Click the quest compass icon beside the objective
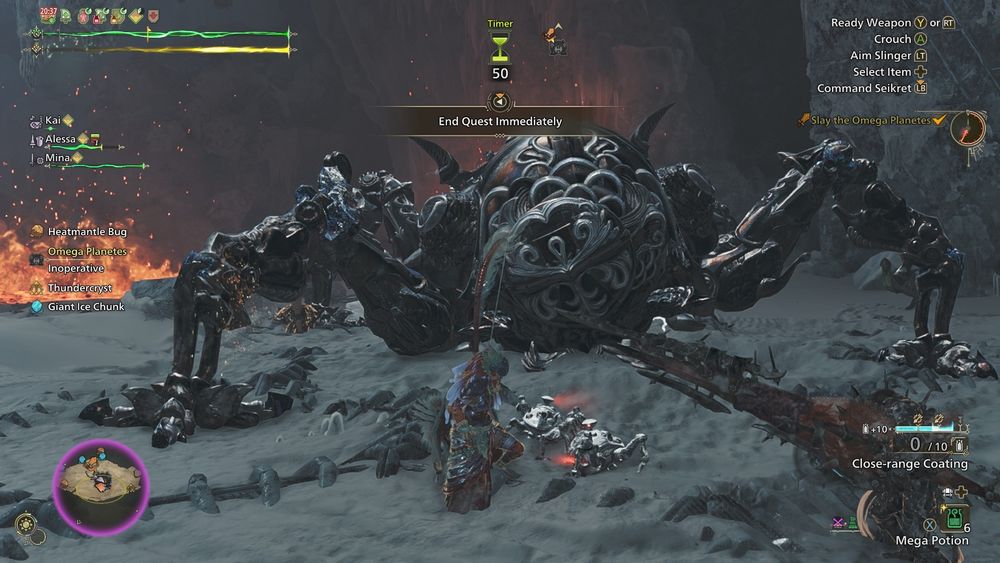Image resolution: width=1000 pixels, height=563 pixels. pyautogui.click(x=968, y=128)
